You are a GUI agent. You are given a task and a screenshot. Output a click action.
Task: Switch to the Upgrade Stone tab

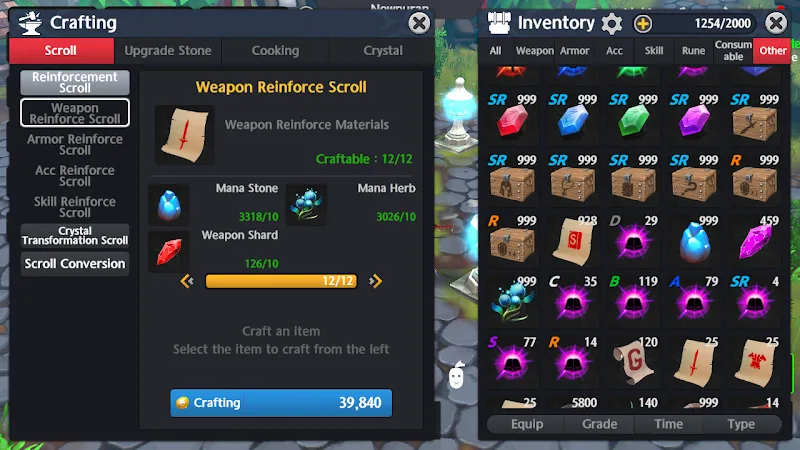167,50
